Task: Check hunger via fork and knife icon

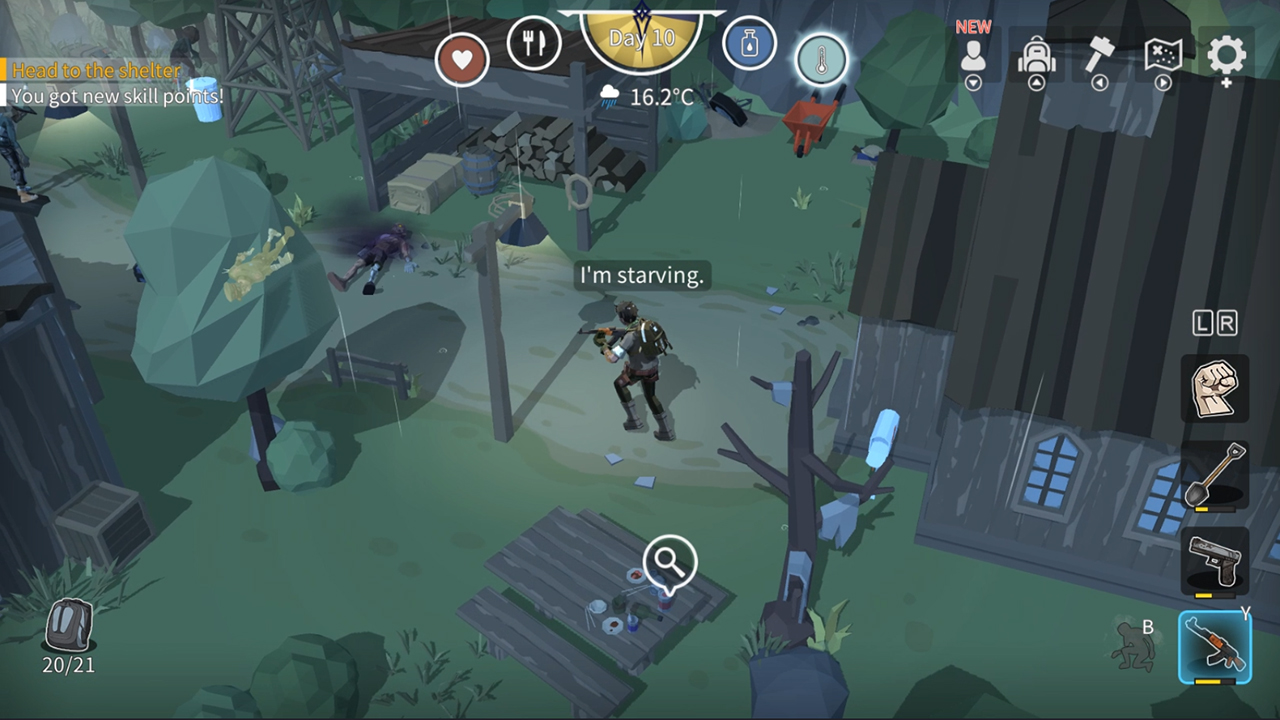Action: pyautogui.click(x=535, y=43)
